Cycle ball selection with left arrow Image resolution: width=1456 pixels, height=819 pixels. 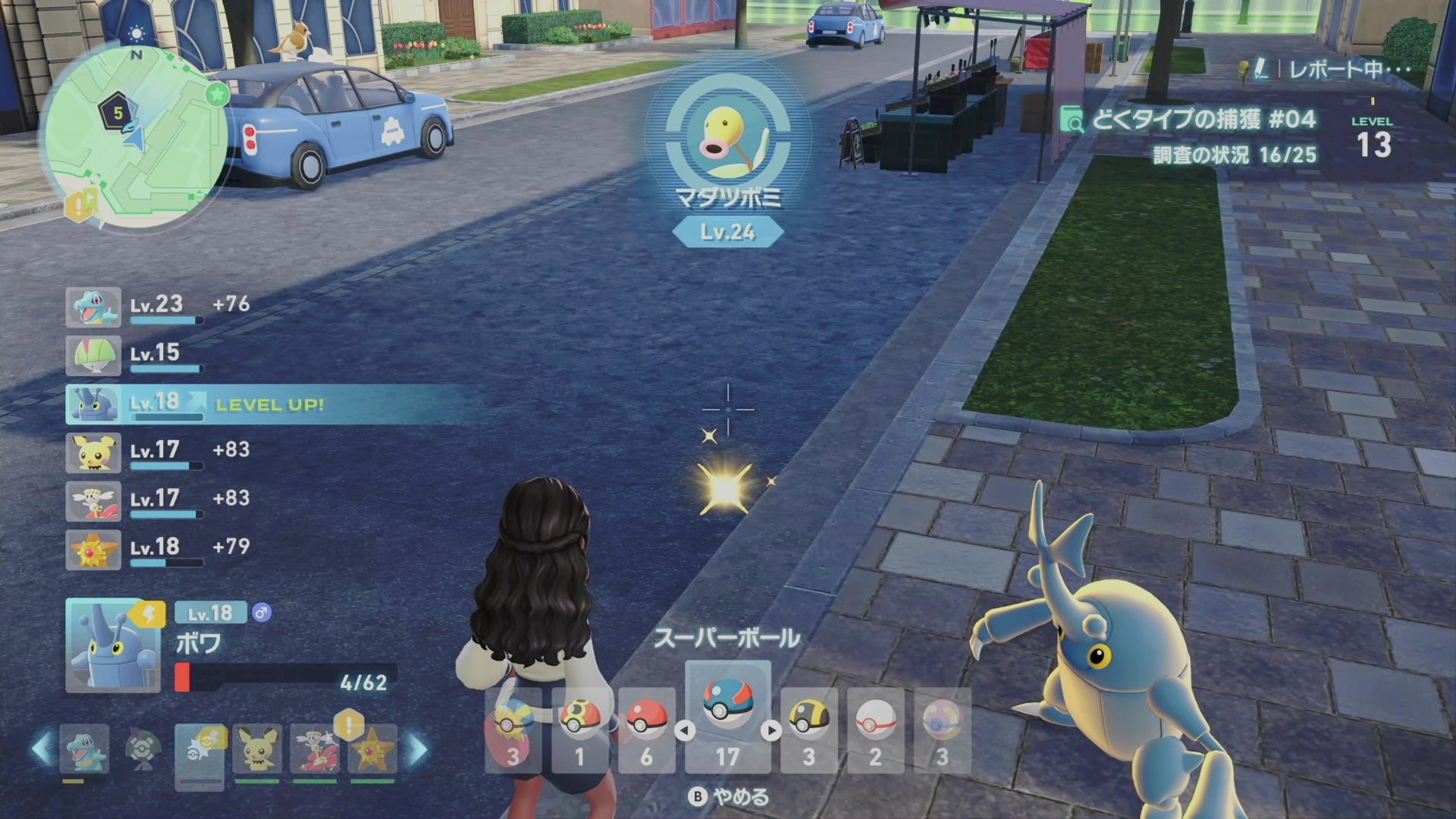(685, 730)
